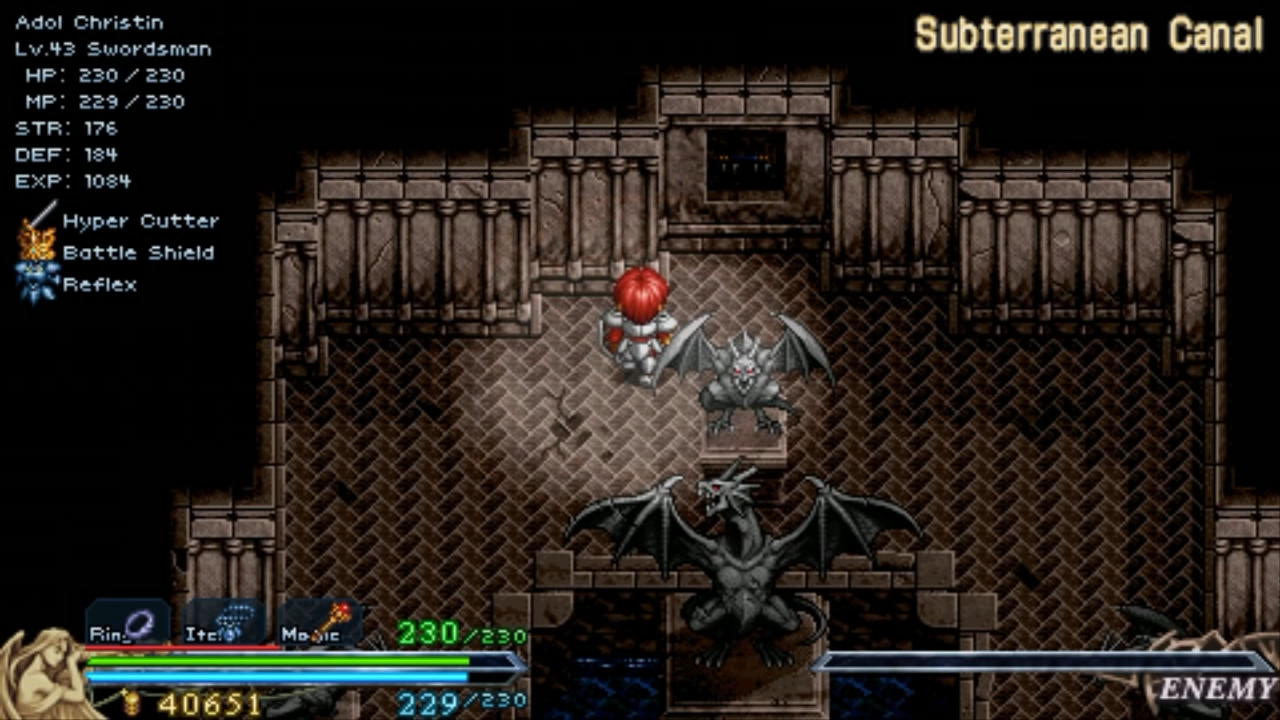Screen dimensions: 1280x720
Task: Click the Hyper Cutter sword icon
Action: 38,220
